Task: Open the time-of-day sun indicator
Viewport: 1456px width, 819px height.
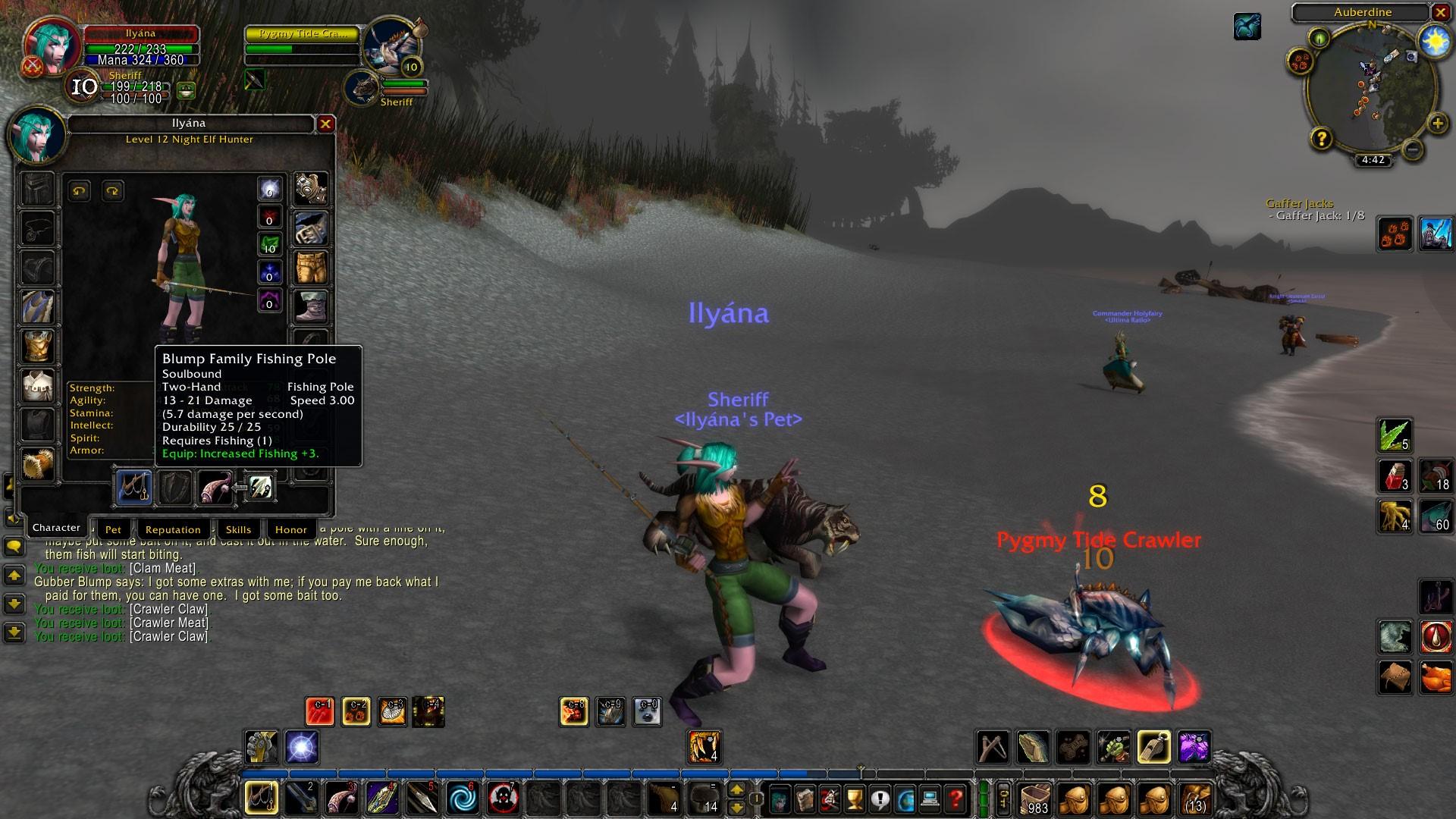Action: pos(1435,41)
